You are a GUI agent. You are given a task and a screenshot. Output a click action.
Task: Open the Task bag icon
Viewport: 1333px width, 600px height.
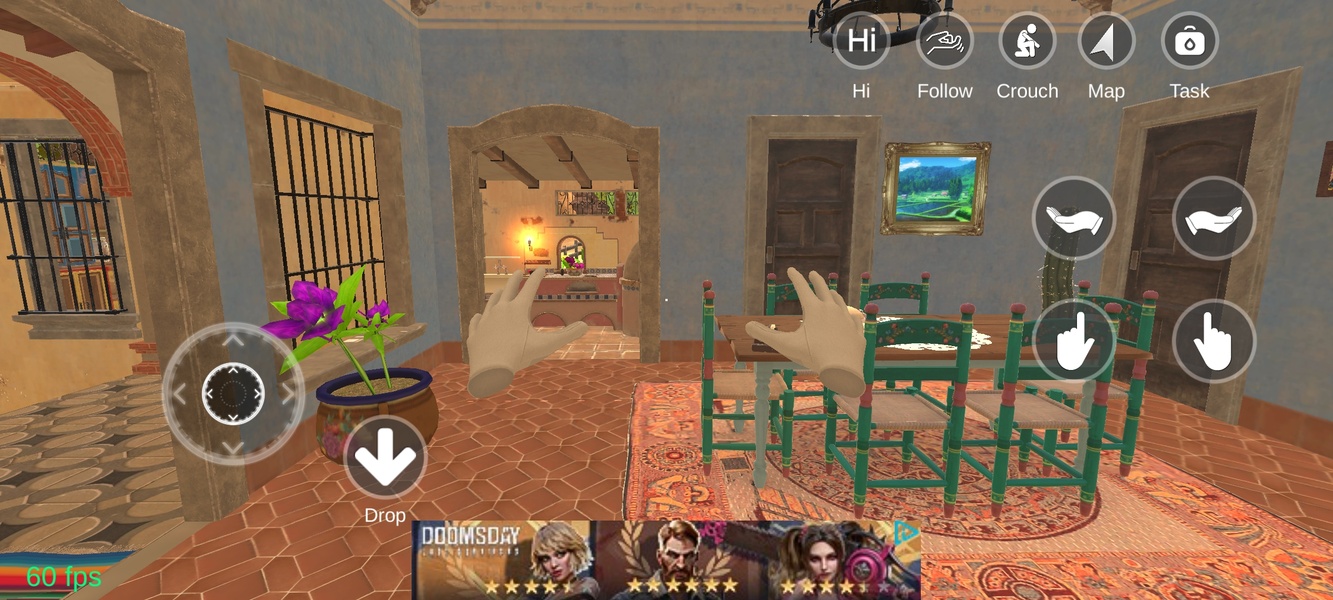(x=1189, y=41)
